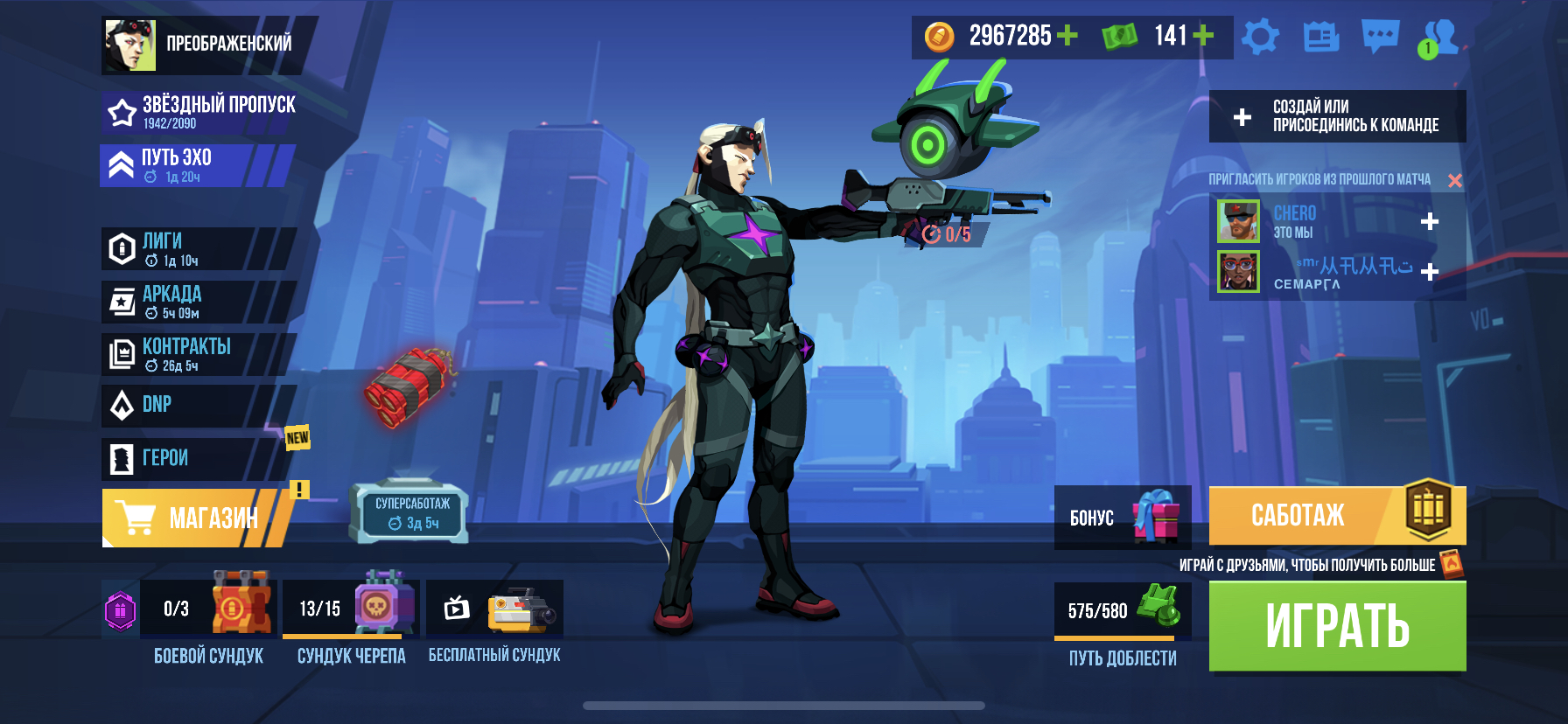1568x724 pixels.
Task: Open settings via the gear icon
Action: coord(1260,37)
